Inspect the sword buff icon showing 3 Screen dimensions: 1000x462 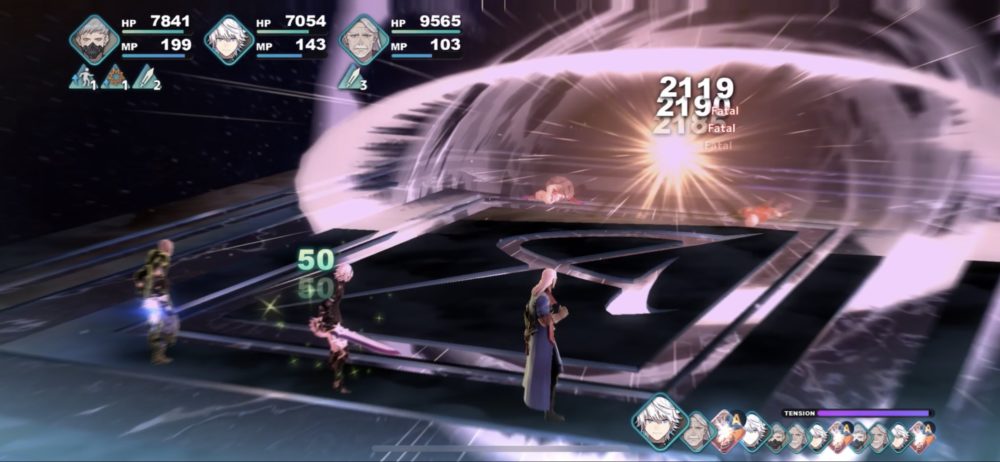point(351,77)
